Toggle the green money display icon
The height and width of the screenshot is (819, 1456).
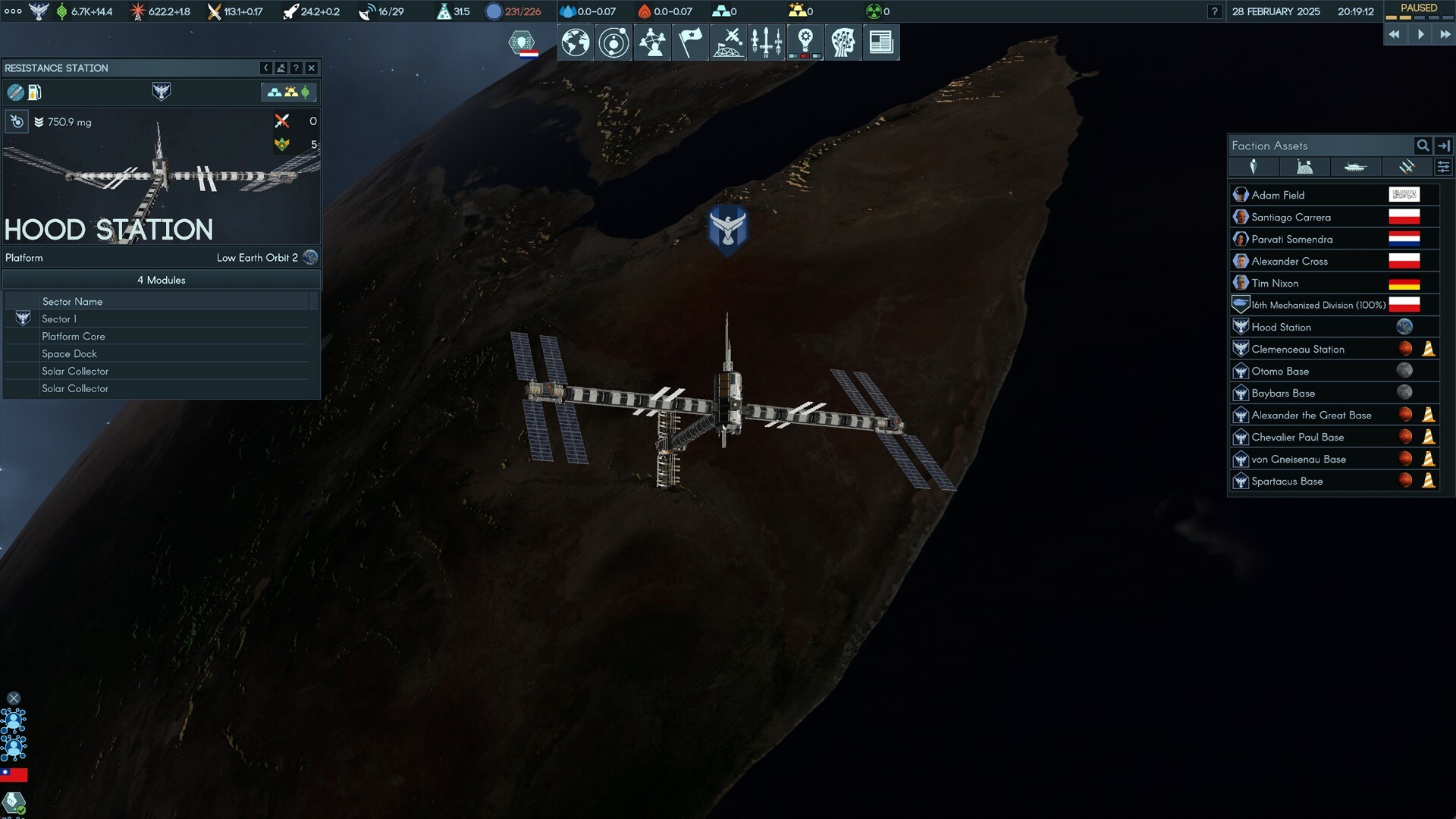click(x=306, y=93)
